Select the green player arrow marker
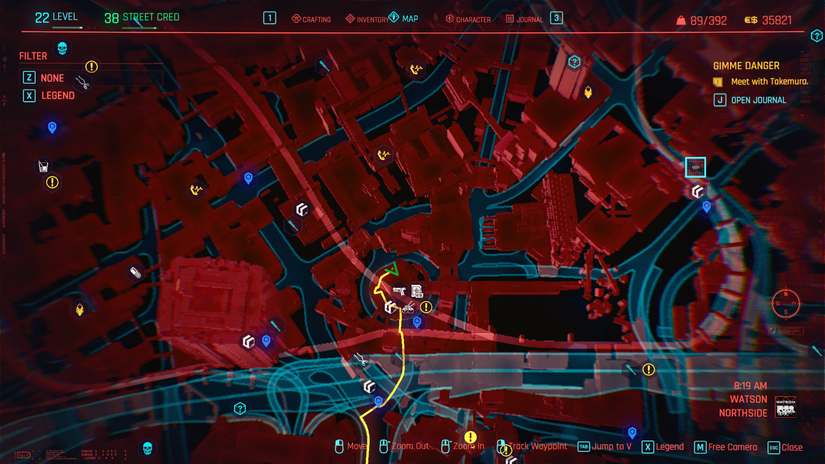Image resolution: width=825 pixels, height=464 pixels. click(x=394, y=268)
